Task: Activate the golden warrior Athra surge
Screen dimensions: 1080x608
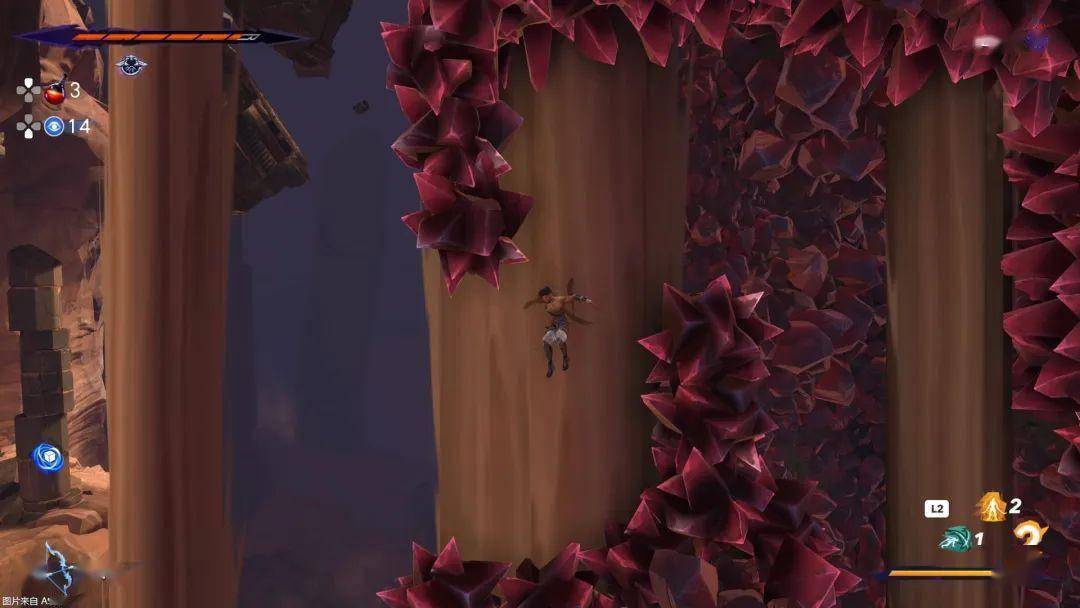Action: (991, 507)
